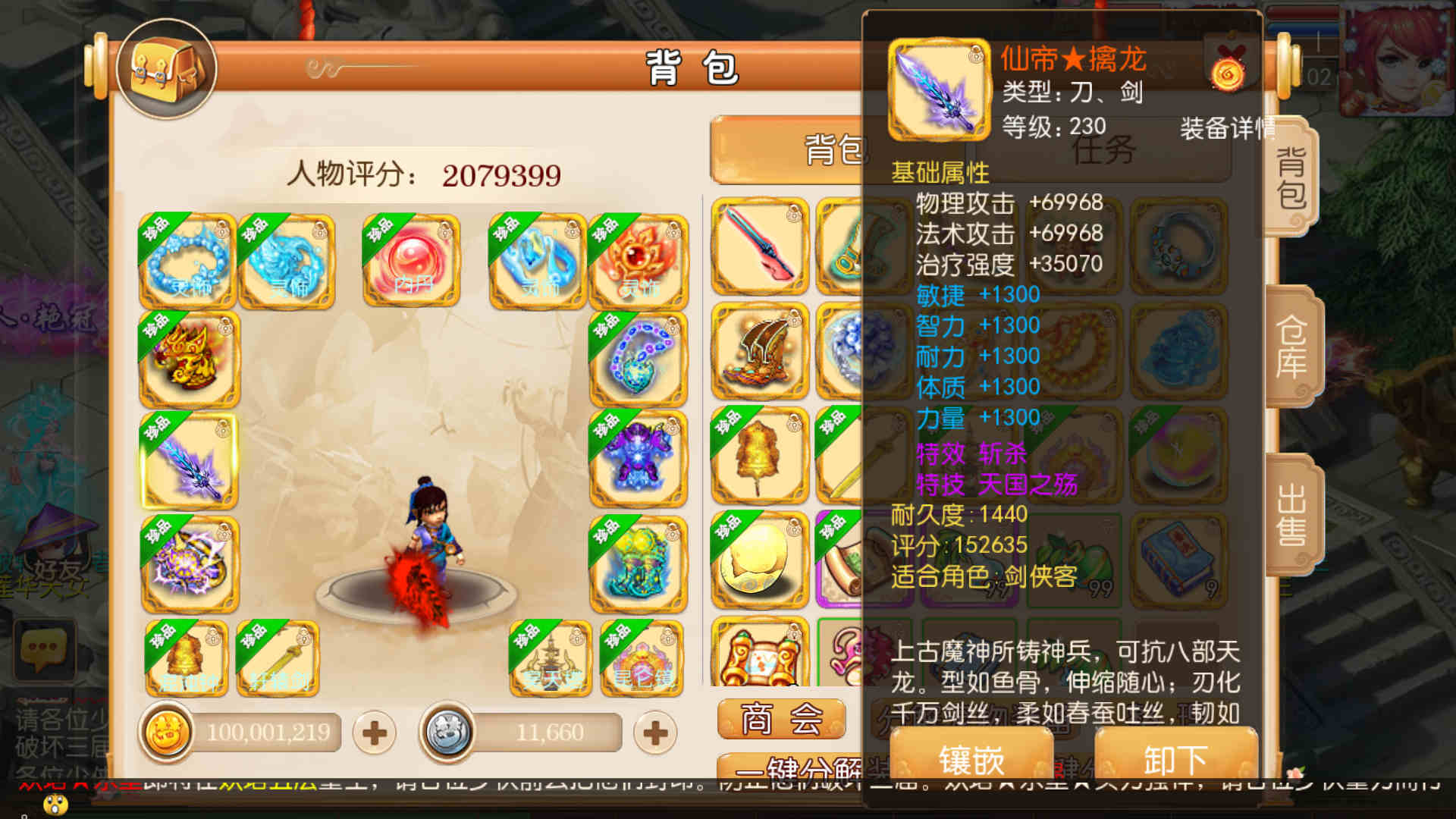This screenshot has height=819, width=1456.
Task: Select the golden round shell bag item
Action: coord(760,561)
